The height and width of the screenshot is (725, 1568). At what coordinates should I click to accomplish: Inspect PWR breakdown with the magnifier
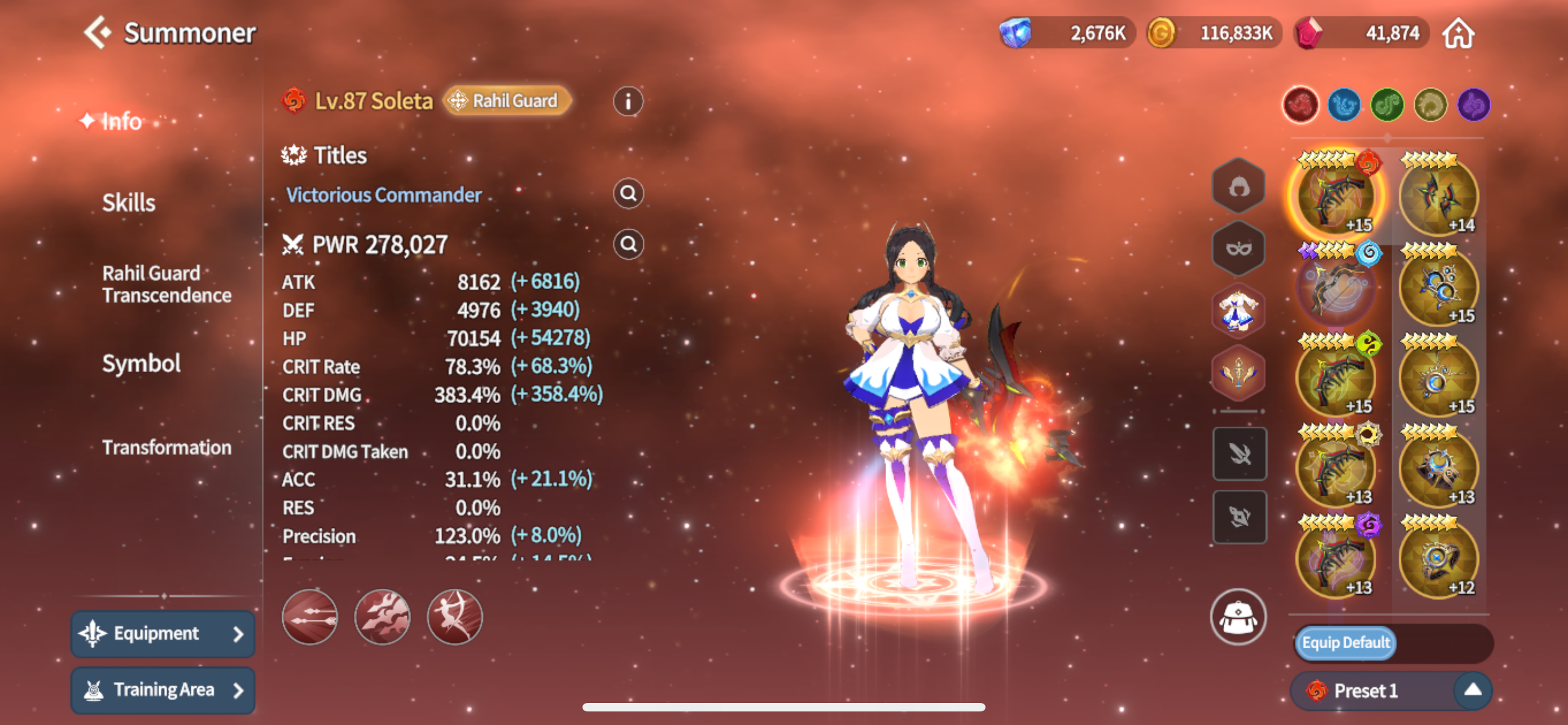[x=628, y=244]
